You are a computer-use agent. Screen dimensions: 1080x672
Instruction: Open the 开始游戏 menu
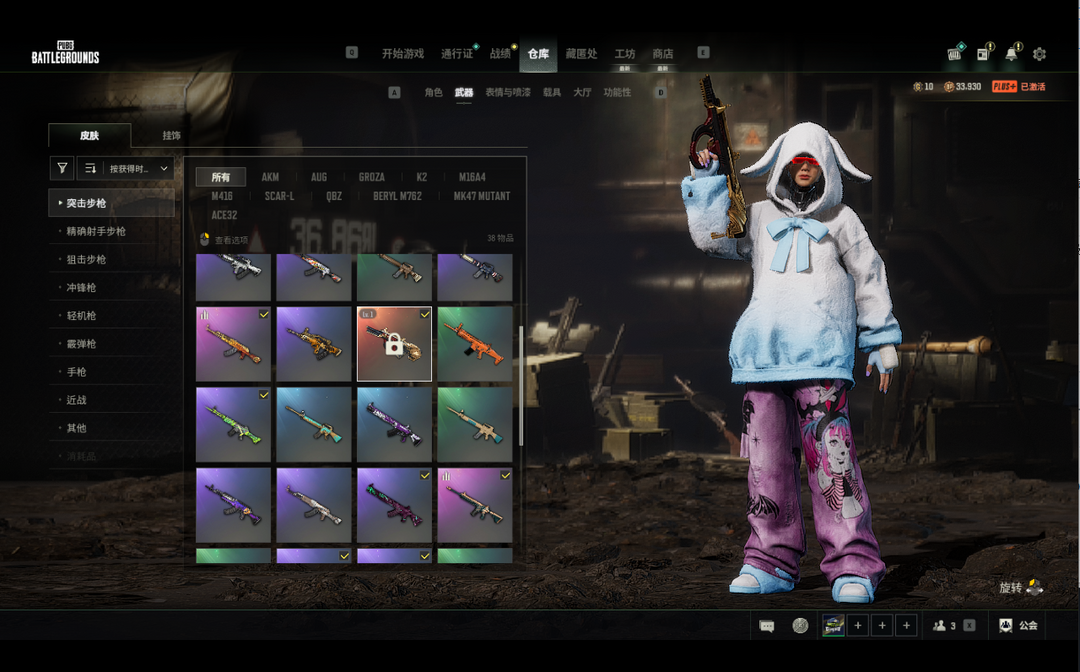click(402, 54)
